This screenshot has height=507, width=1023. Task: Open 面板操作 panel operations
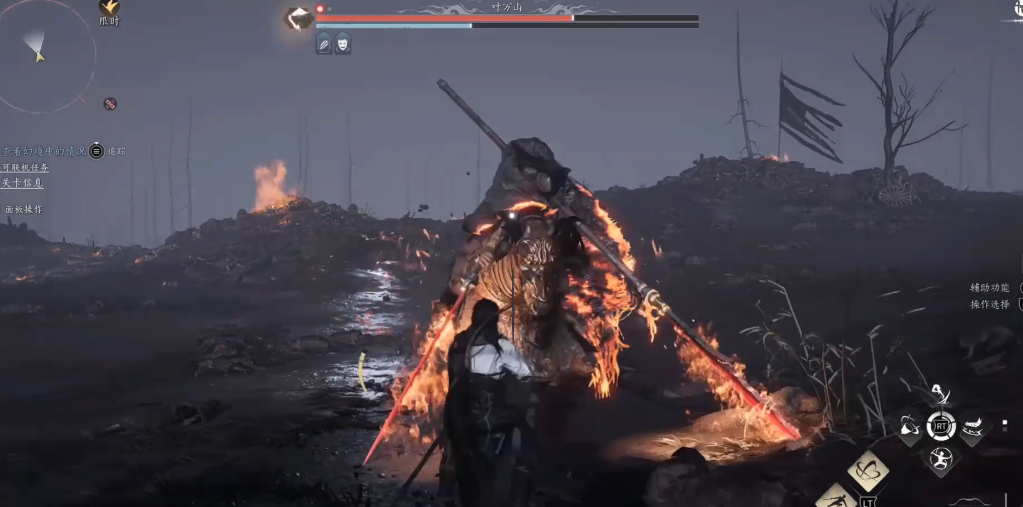(x=24, y=209)
